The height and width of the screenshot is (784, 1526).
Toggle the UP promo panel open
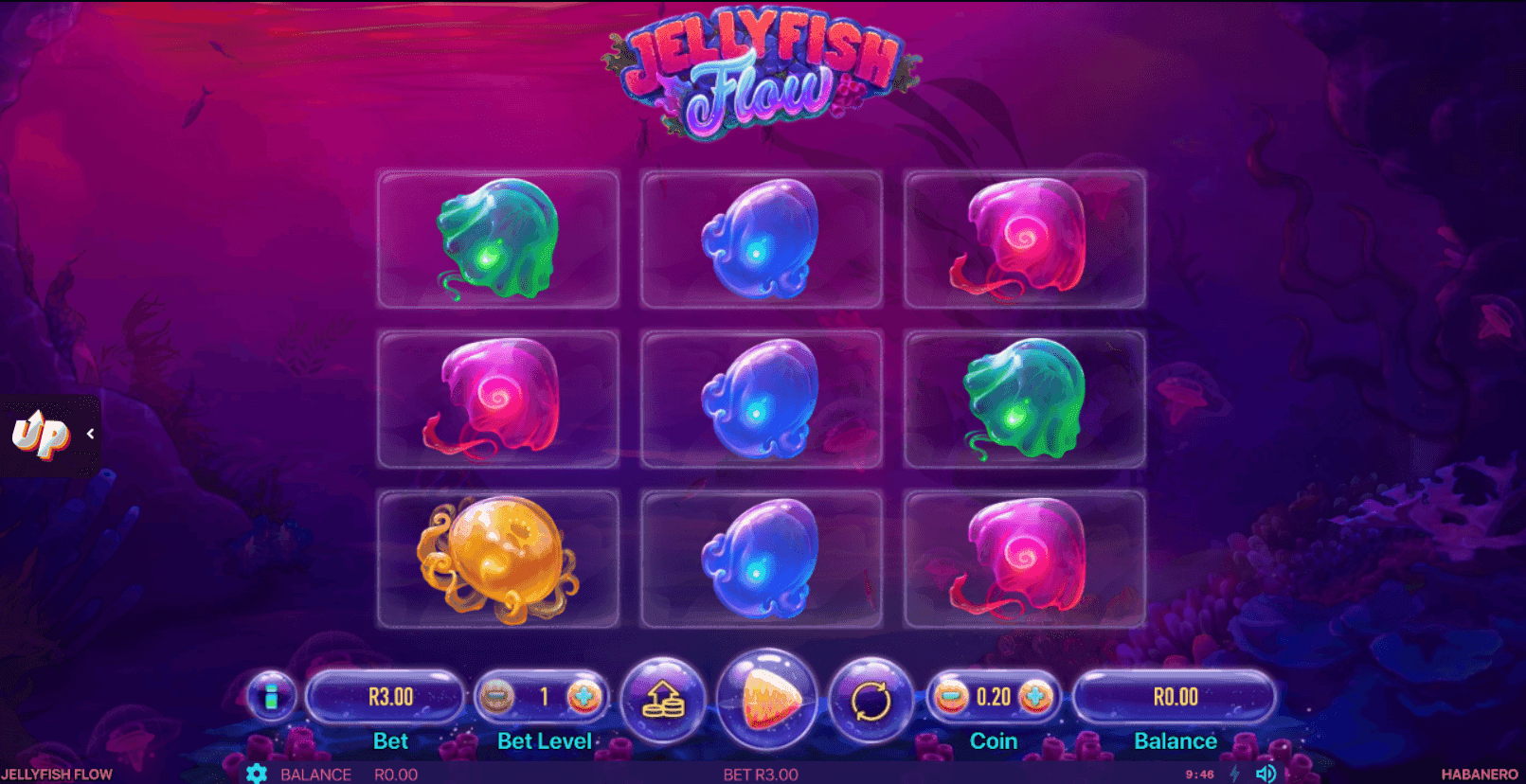pyautogui.click(x=40, y=433)
